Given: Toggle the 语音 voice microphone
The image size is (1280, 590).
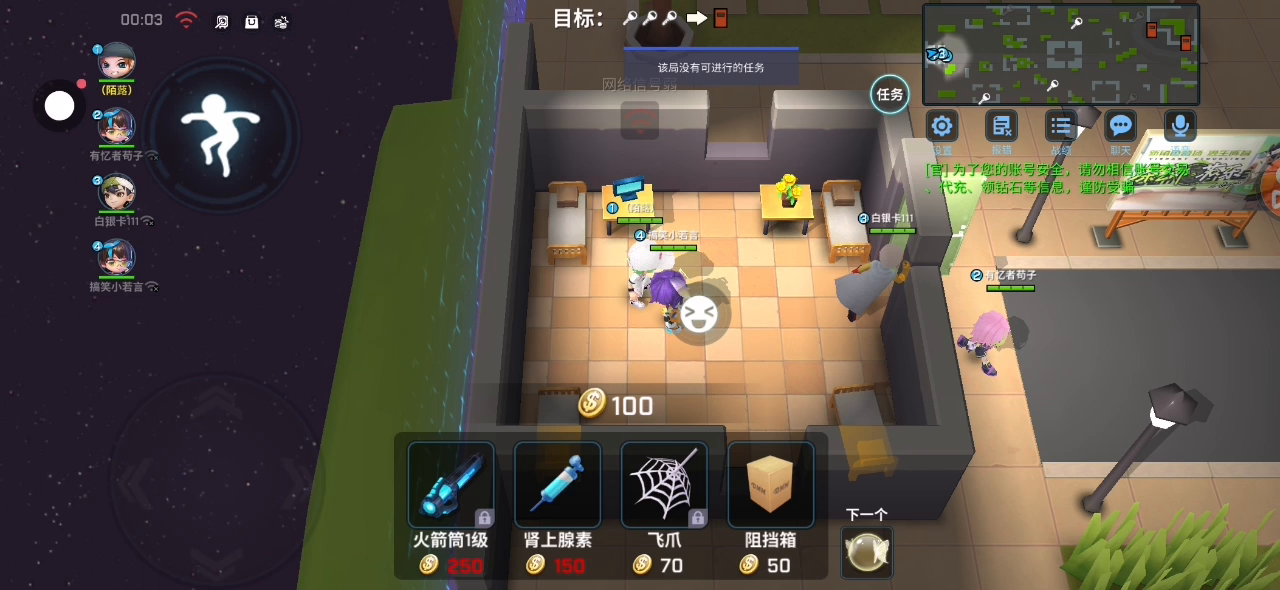Looking at the screenshot, I should (1180, 127).
